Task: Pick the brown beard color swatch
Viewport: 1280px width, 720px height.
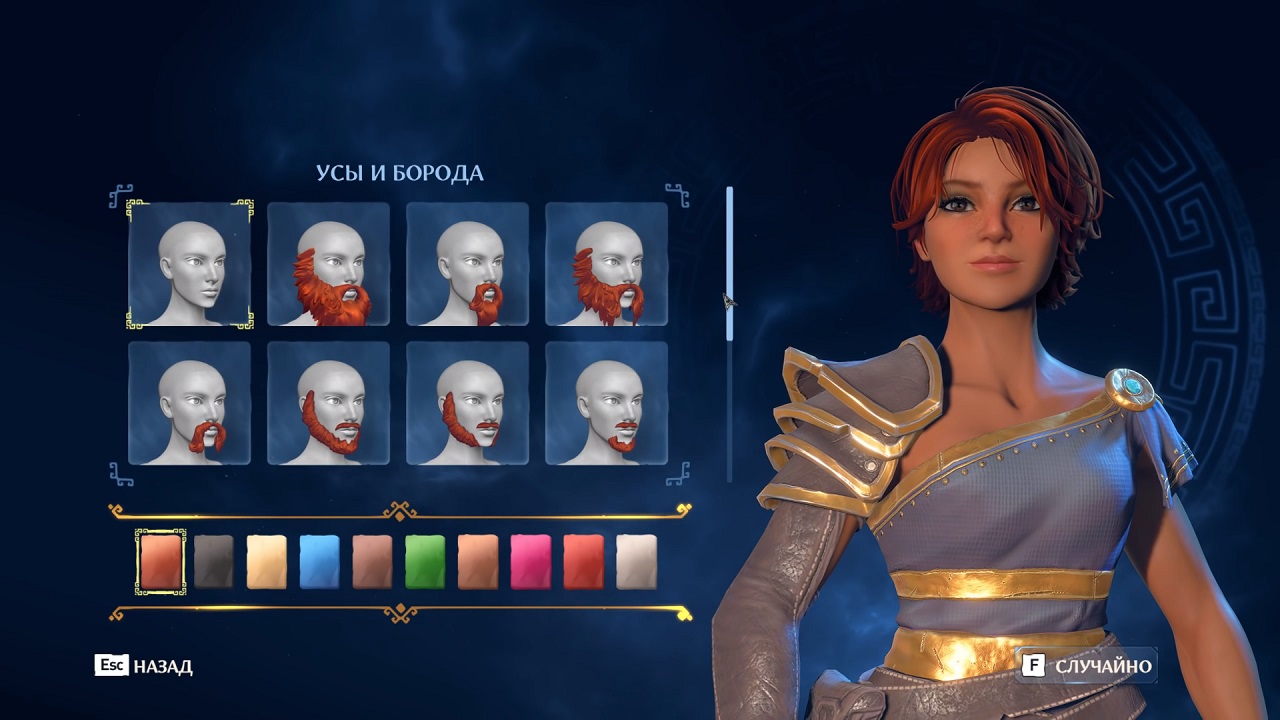Action: coord(370,558)
